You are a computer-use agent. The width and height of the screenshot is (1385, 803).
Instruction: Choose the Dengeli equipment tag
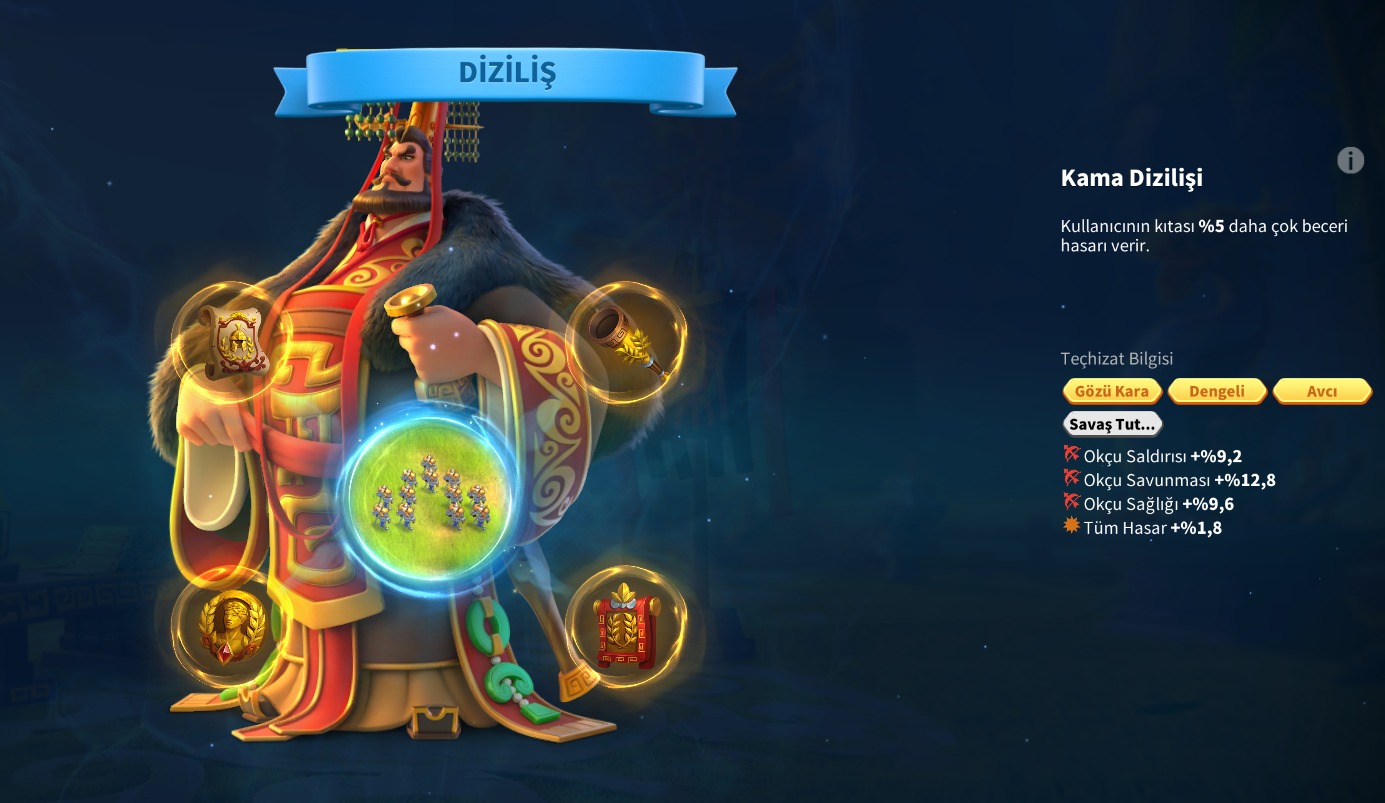click(1217, 391)
